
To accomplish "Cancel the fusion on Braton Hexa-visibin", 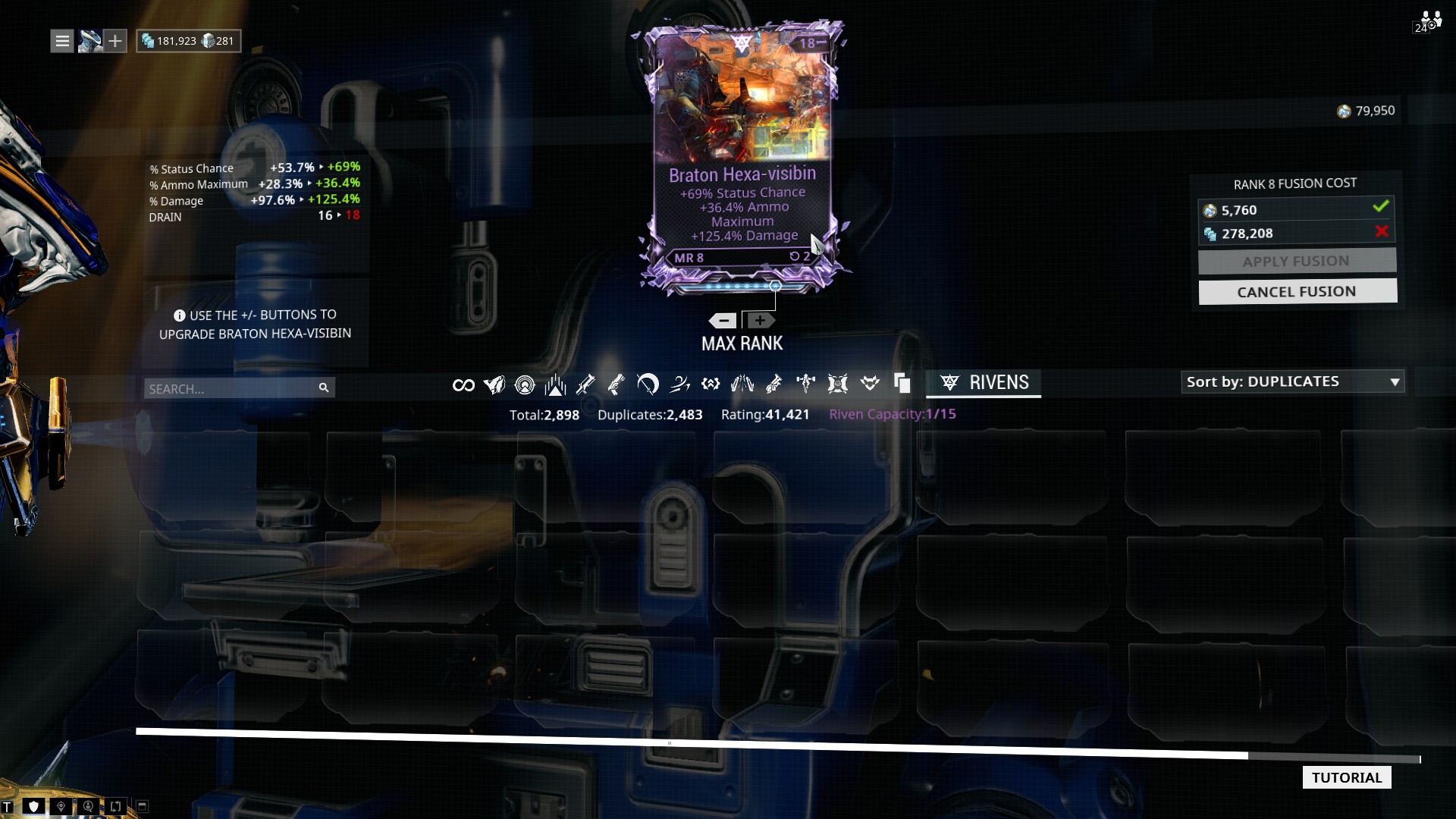I will click(x=1297, y=292).
